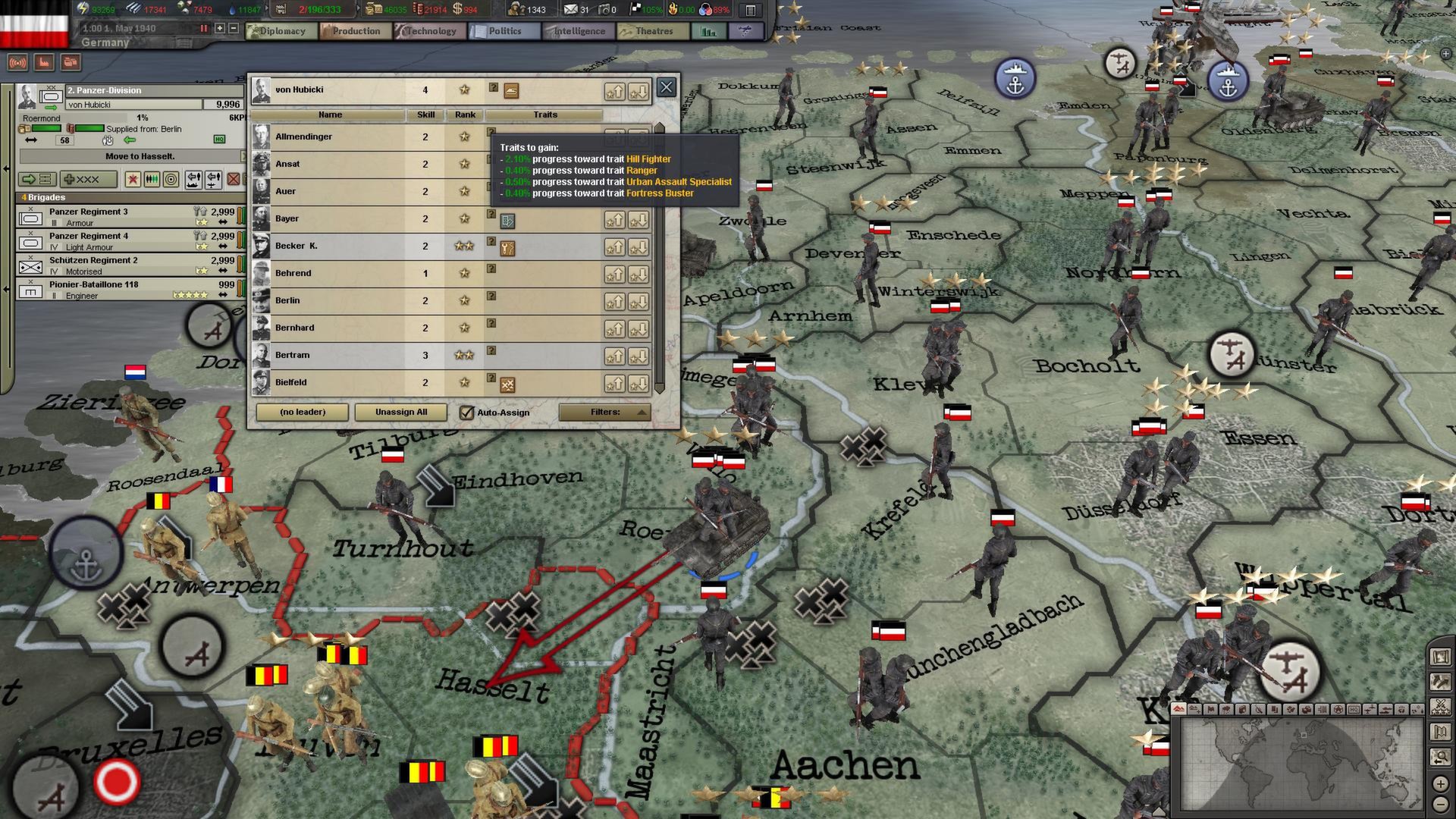The image size is (1456, 819).
Task: Click the money dollar icon in top bar
Action: (457, 9)
